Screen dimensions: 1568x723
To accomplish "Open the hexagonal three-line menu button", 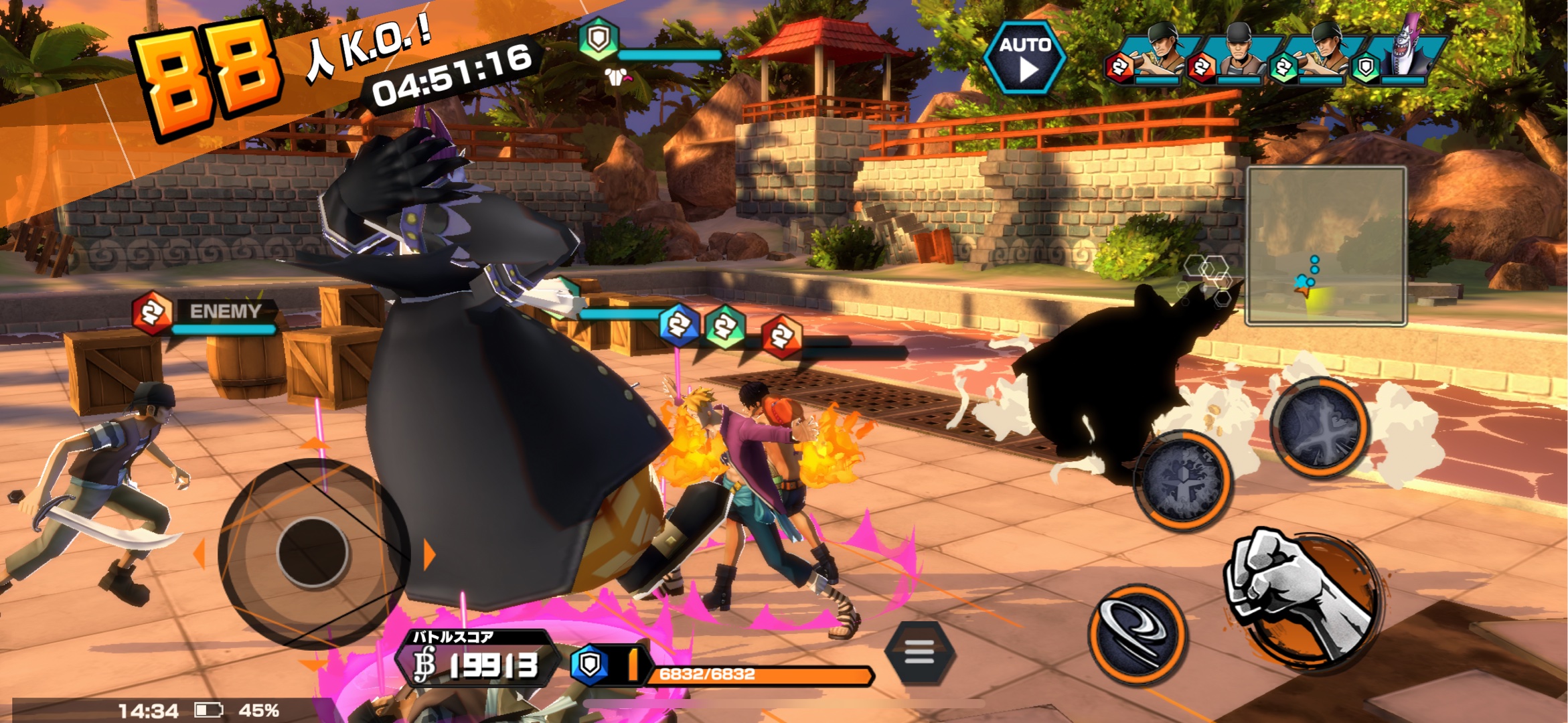I will tap(919, 651).
